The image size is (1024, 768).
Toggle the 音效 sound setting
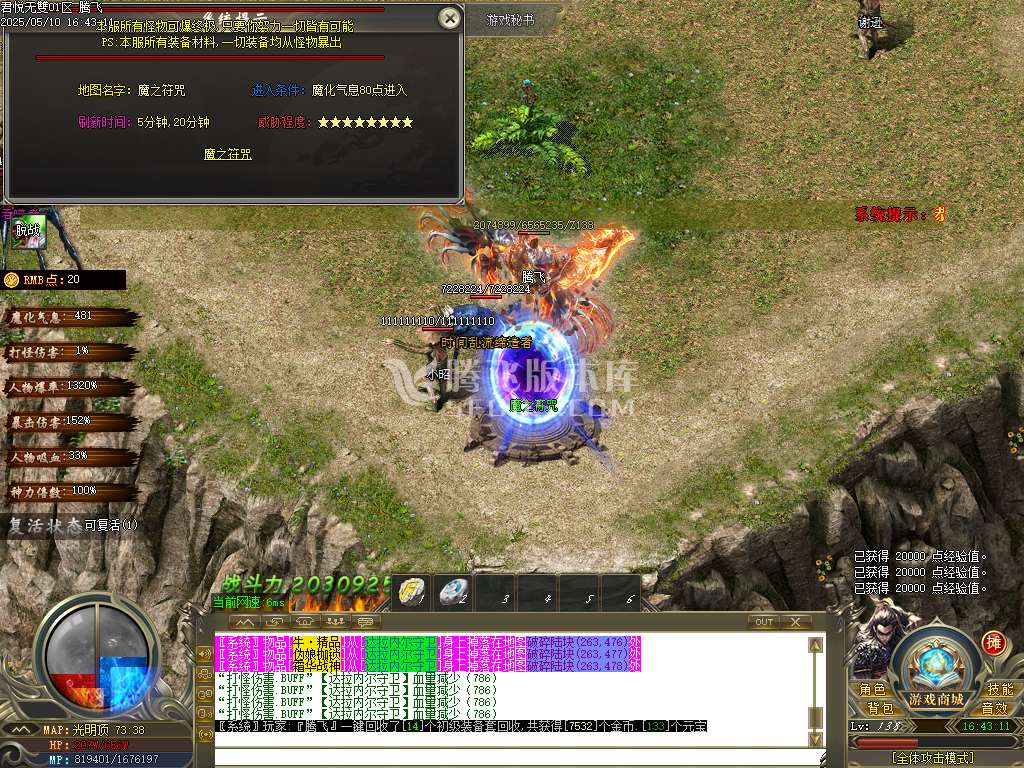(x=994, y=708)
